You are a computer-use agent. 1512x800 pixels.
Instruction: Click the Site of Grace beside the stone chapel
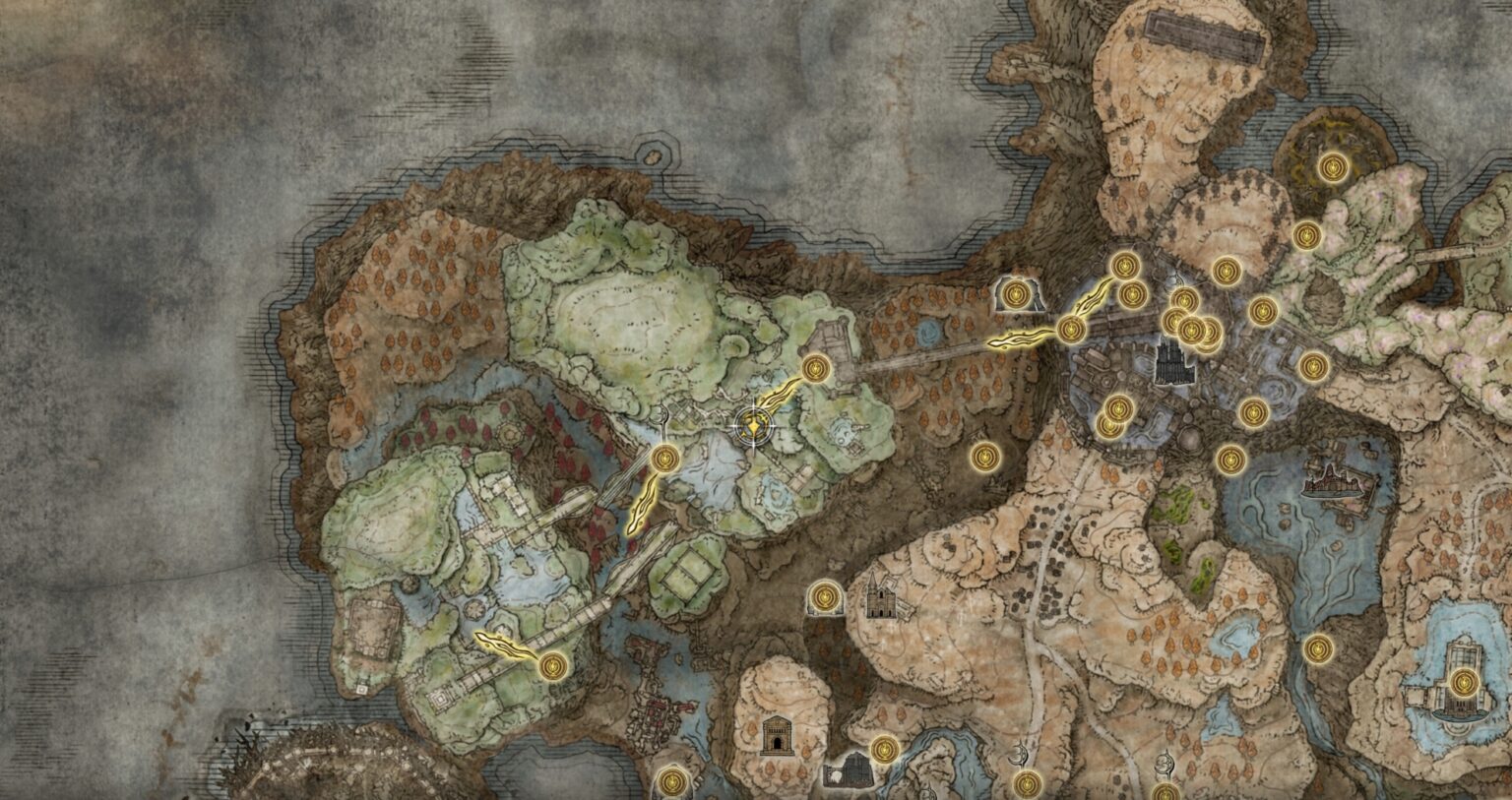click(x=825, y=597)
